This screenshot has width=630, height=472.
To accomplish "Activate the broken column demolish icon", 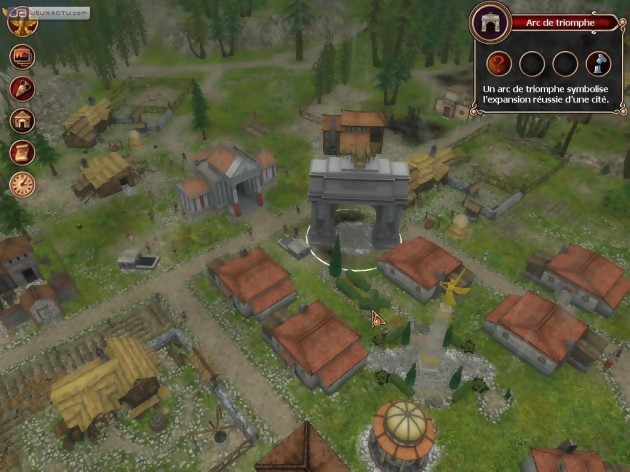I will click(599, 64).
